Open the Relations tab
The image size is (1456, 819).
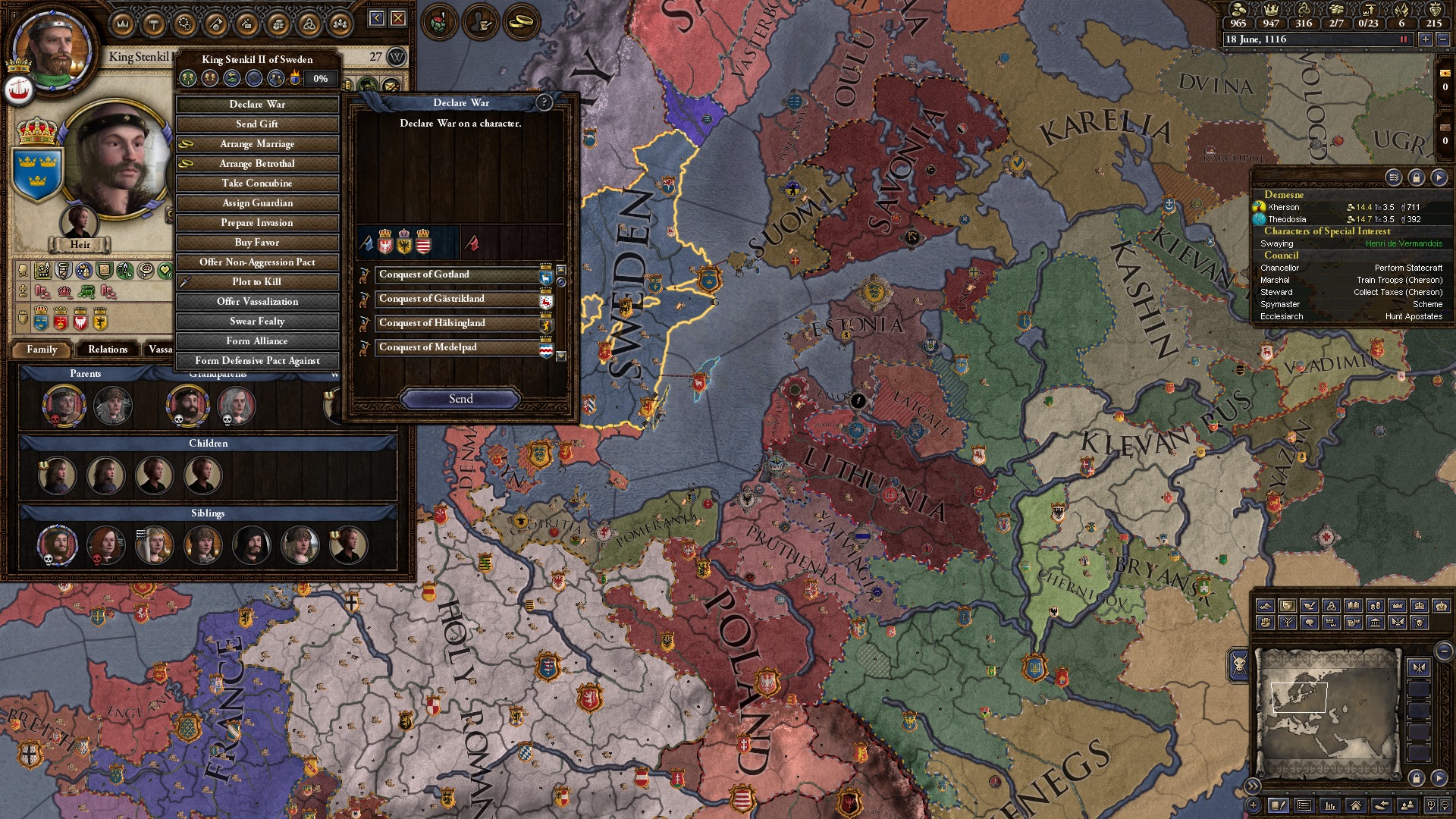(x=108, y=350)
